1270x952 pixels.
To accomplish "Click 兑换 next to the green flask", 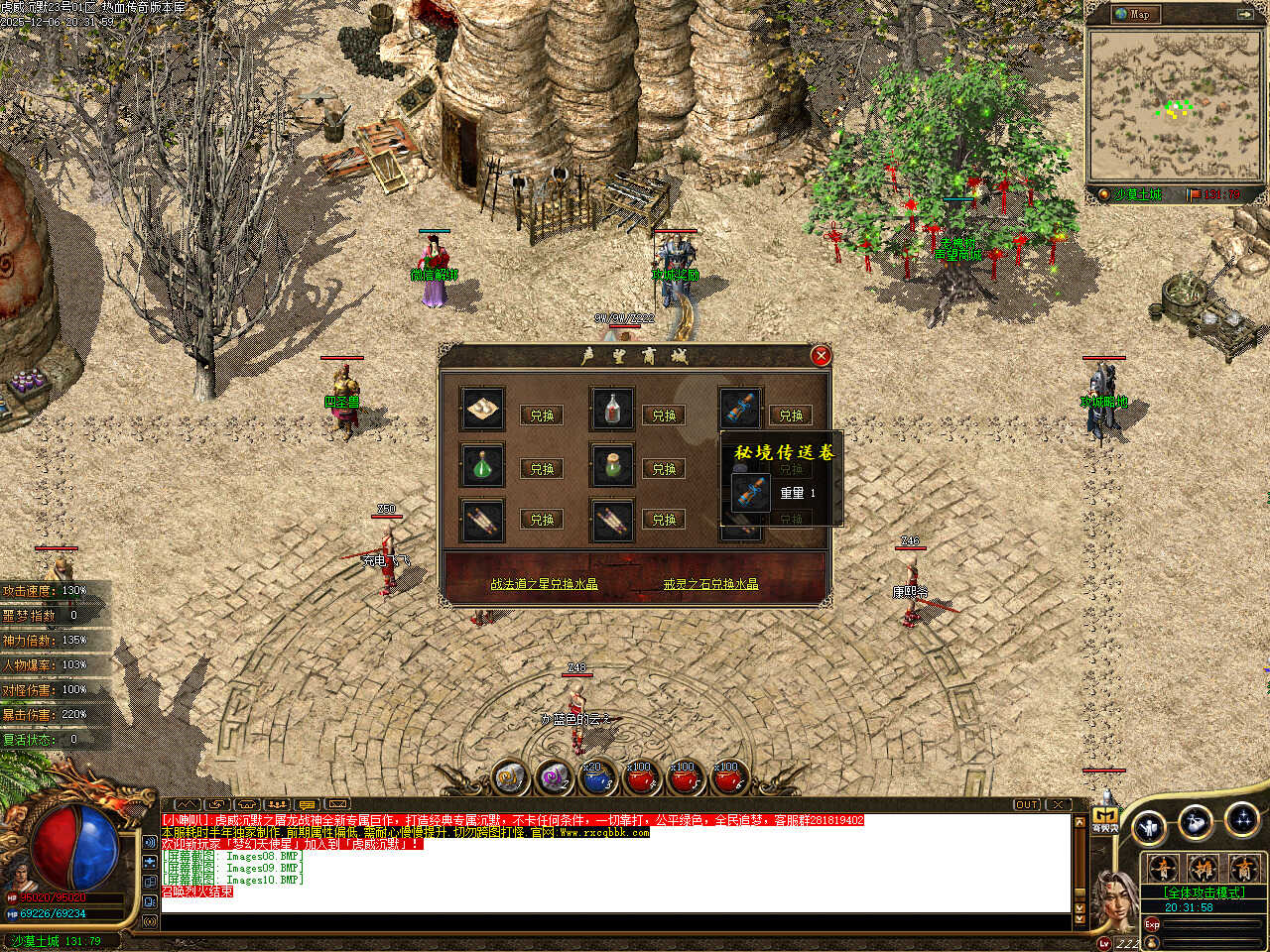I will tap(542, 468).
